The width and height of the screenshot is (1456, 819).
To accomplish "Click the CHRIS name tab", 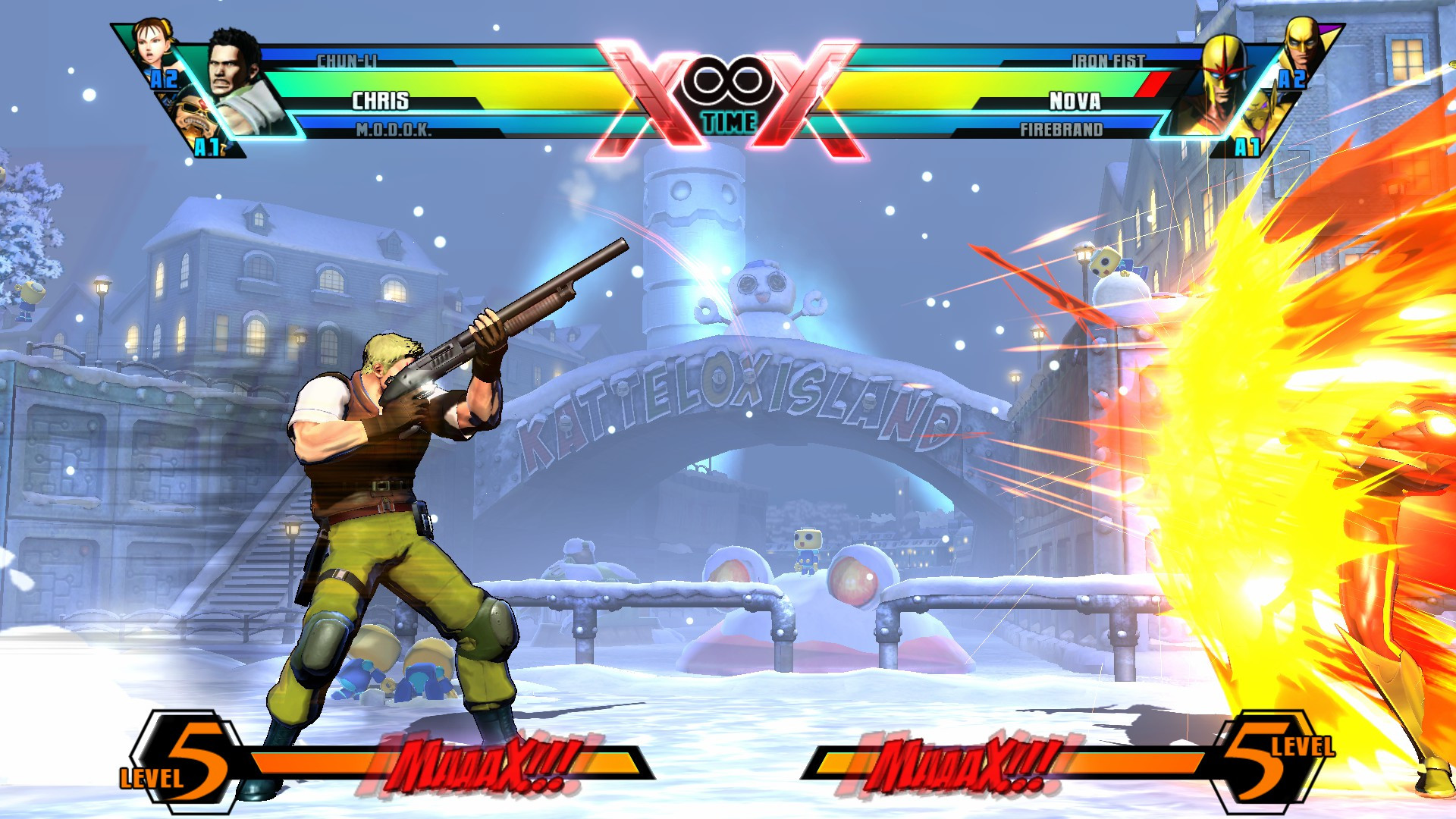I will (379, 99).
